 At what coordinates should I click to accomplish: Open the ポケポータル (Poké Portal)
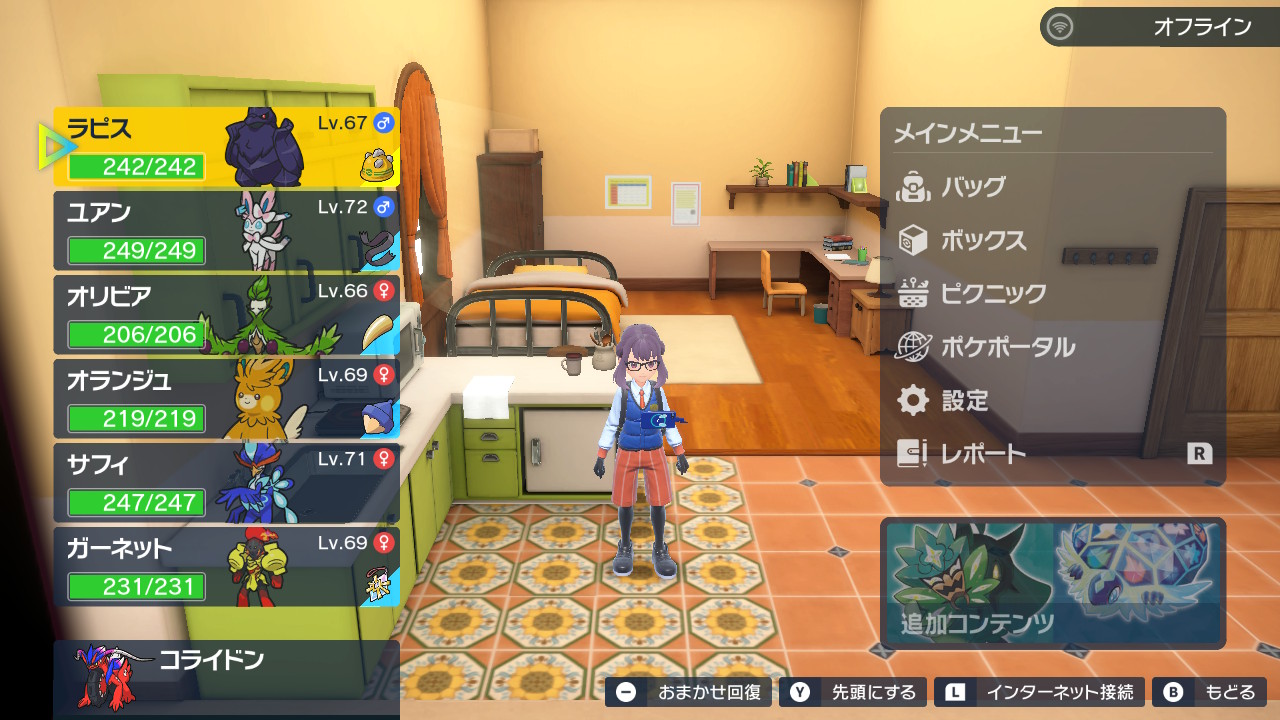pos(1007,348)
